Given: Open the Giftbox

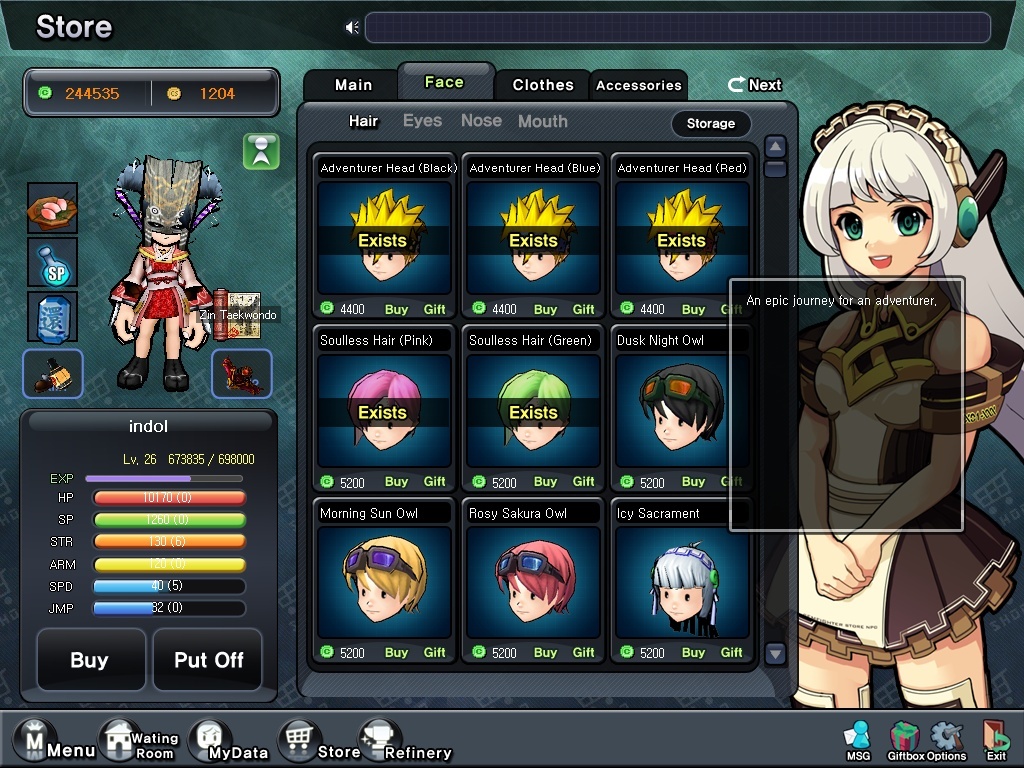Looking at the screenshot, I should 905,741.
